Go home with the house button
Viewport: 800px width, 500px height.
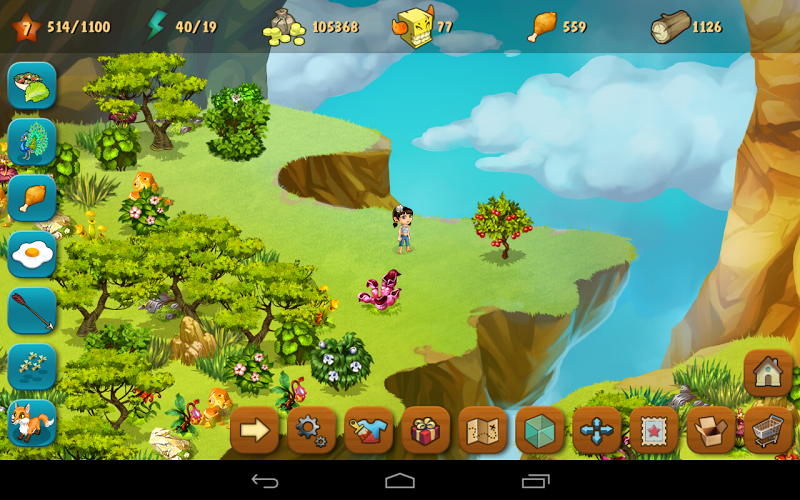click(768, 373)
